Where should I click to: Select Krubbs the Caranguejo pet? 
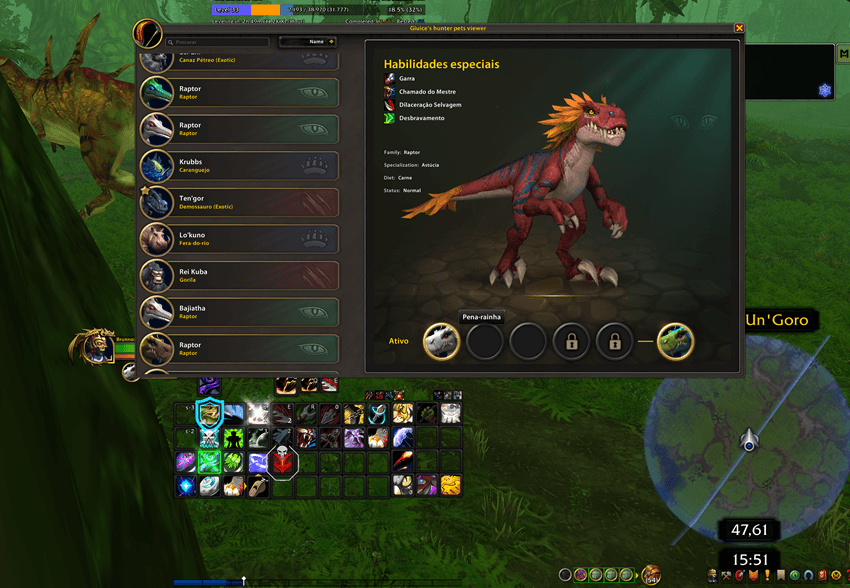239,166
